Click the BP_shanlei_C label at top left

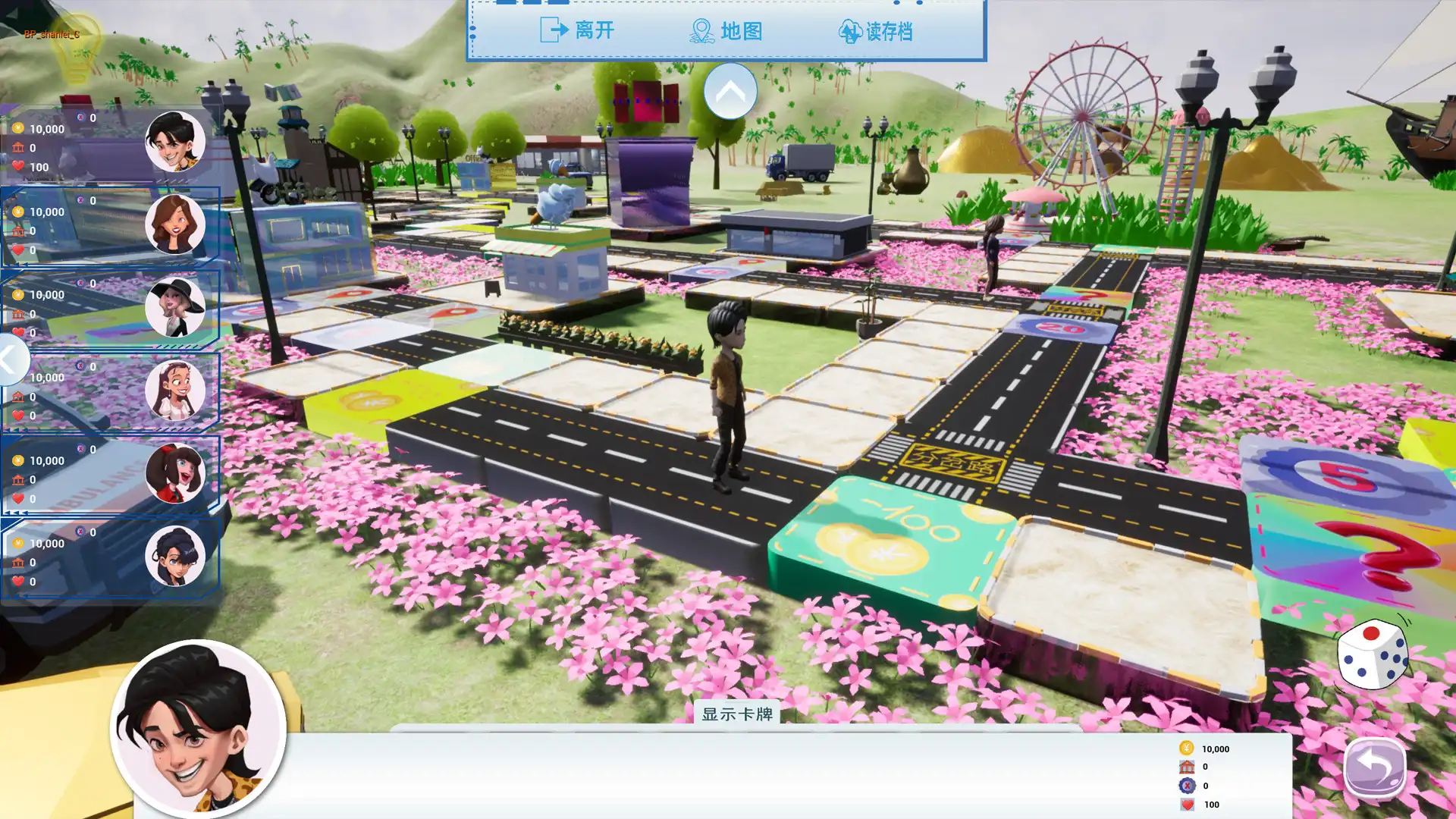(x=53, y=33)
